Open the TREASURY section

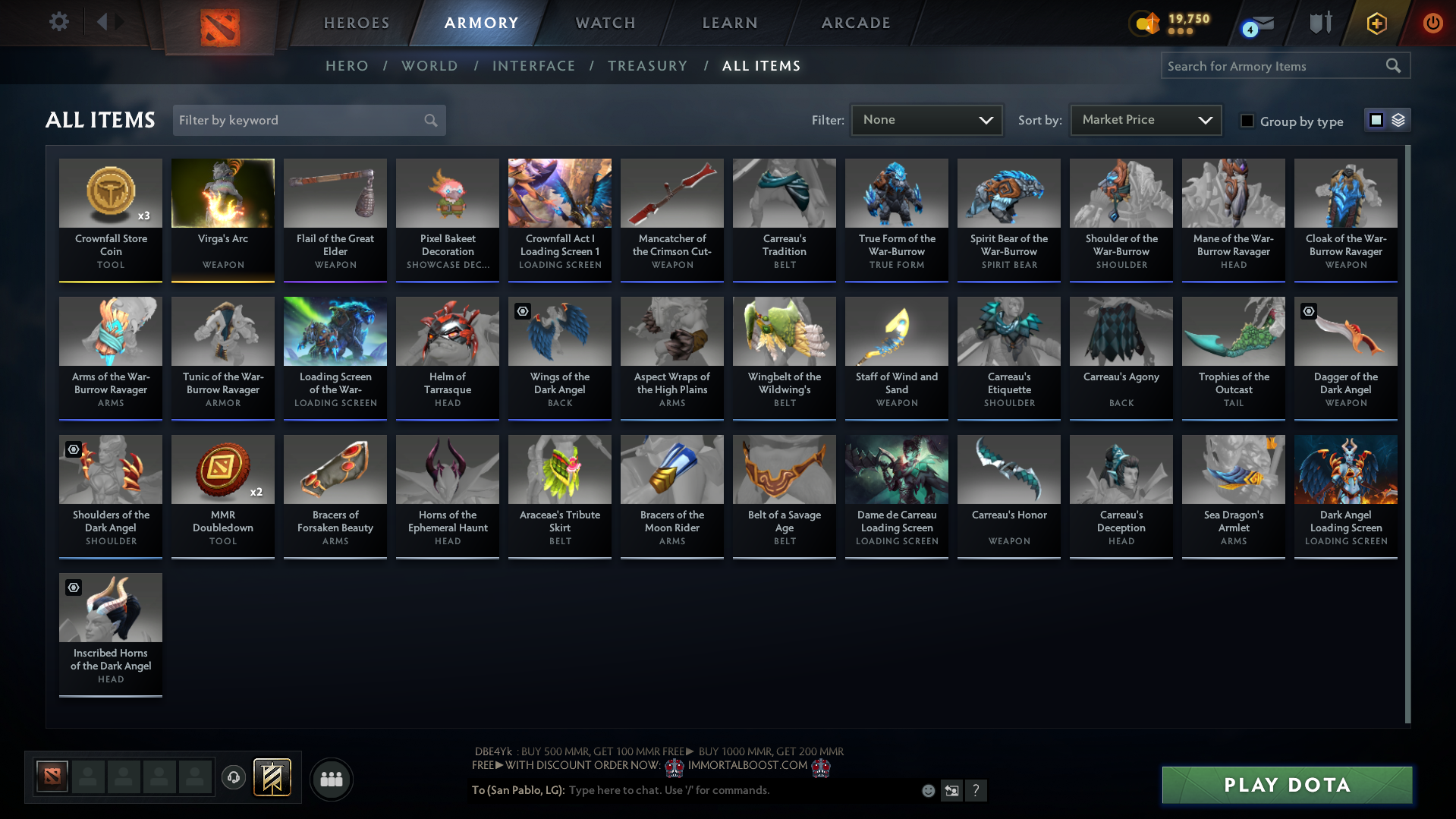point(647,65)
